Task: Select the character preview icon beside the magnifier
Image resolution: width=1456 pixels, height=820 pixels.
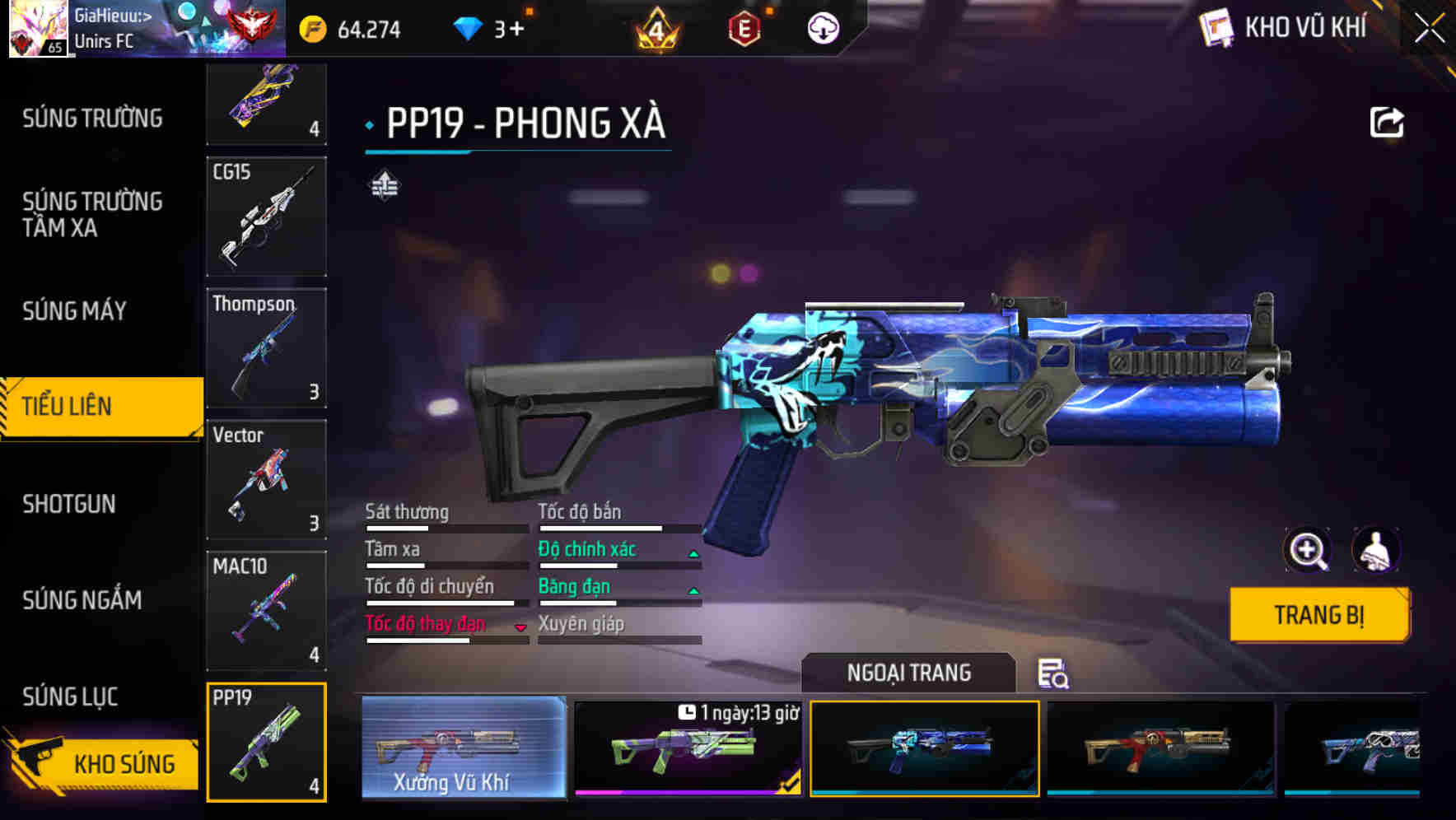Action: 1377,550
